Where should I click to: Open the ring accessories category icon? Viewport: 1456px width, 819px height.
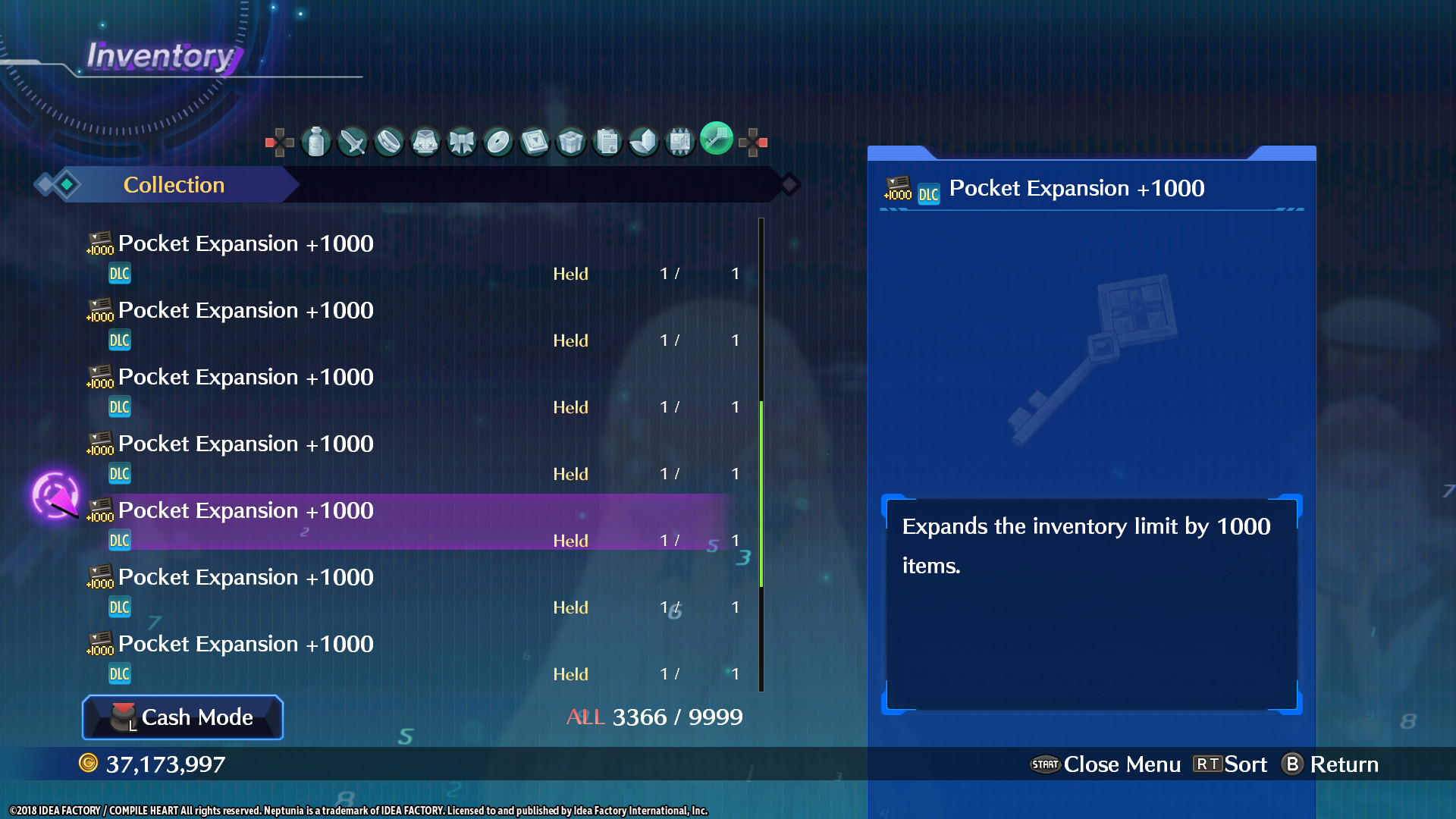click(389, 141)
